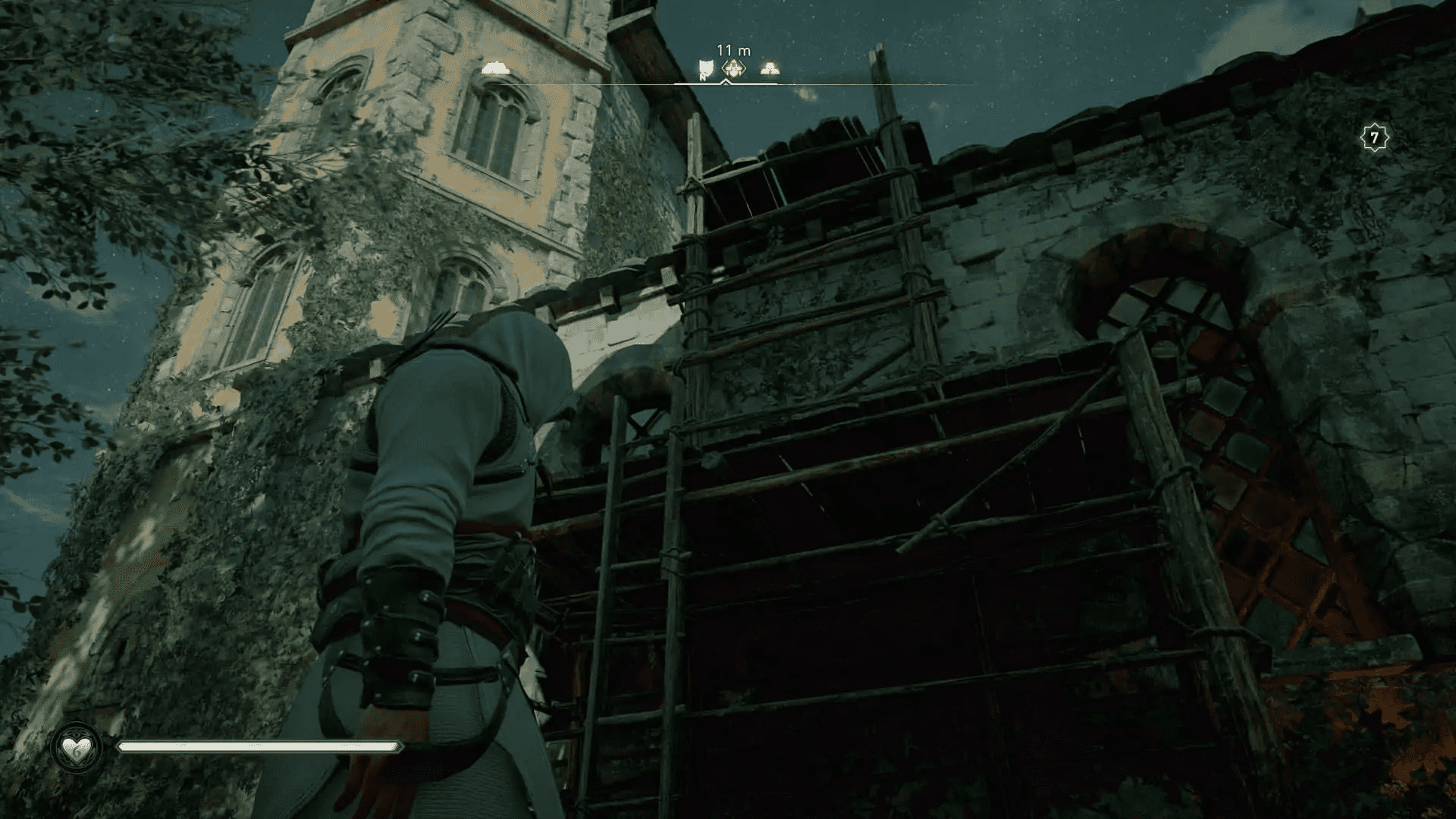Click the viewpoint marker at the compass far left
Screen dimensions: 1456x819
coord(494,67)
